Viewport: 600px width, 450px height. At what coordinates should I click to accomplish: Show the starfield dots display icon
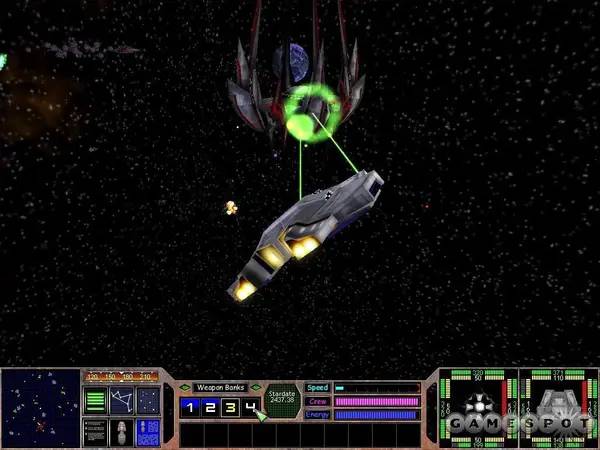tap(147, 401)
